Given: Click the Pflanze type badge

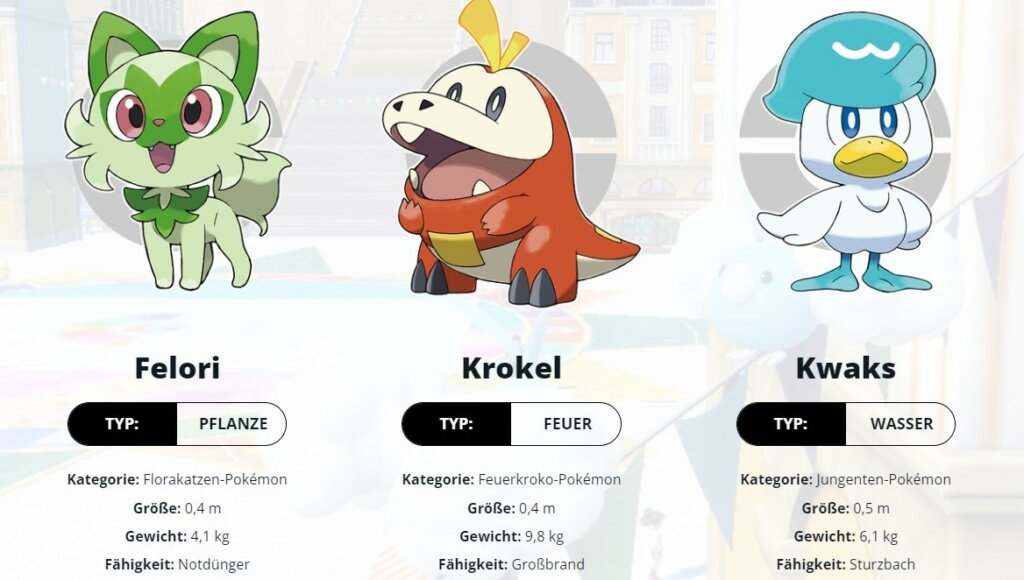Looking at the screenshot, I should 232,424.
